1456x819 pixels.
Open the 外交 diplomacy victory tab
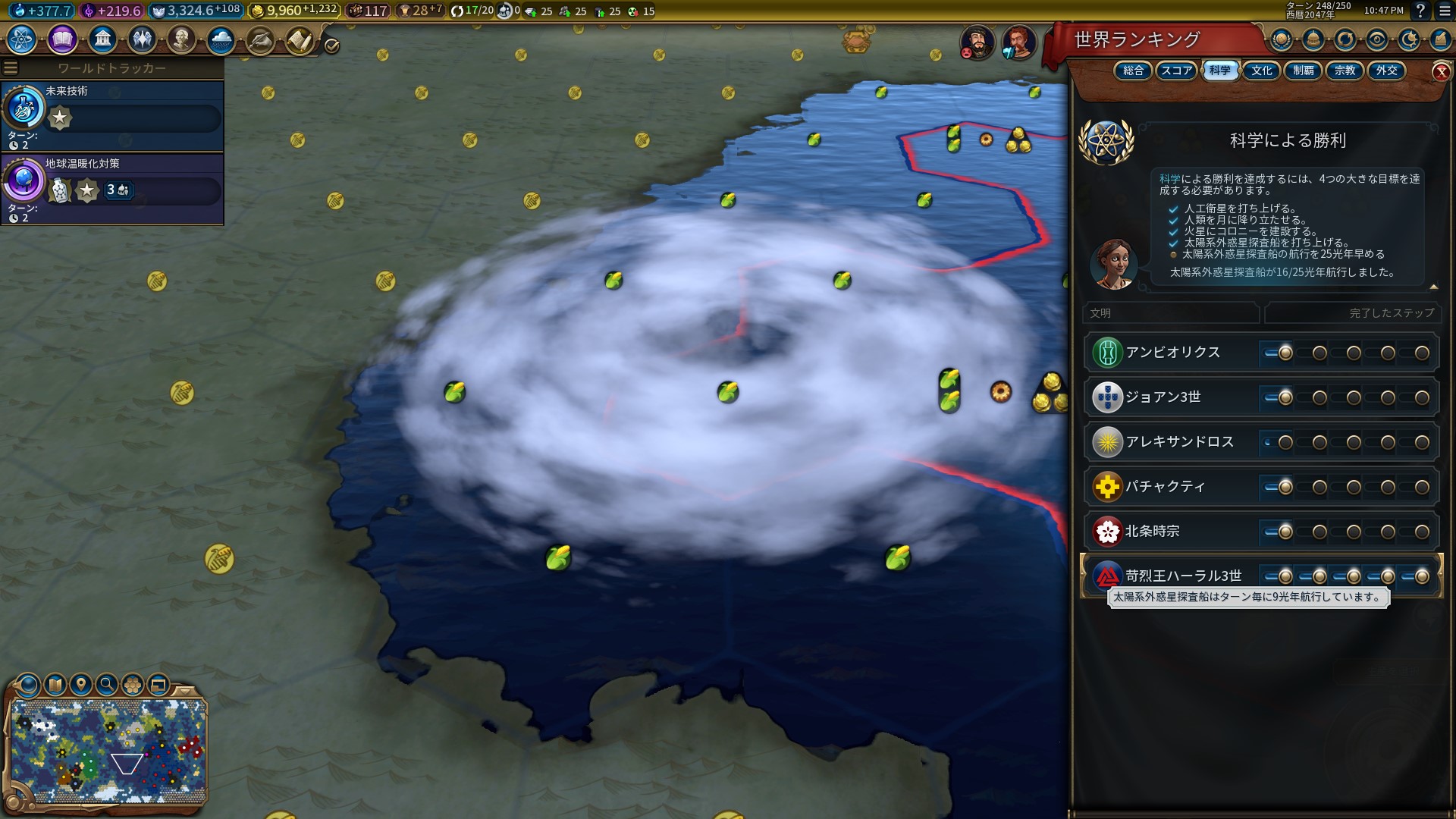pos(1387,71)
